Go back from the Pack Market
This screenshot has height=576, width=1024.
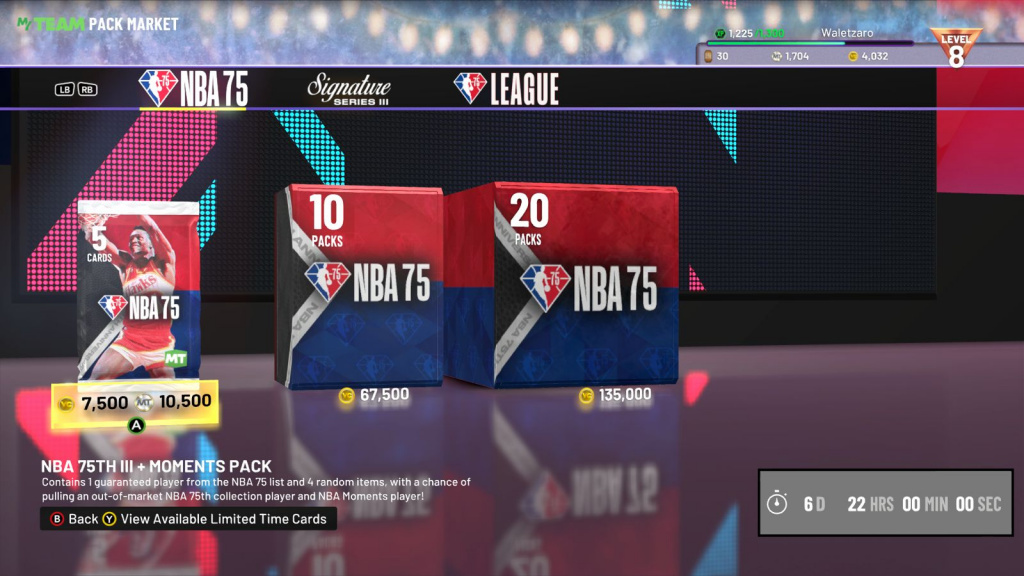(74, 519)
